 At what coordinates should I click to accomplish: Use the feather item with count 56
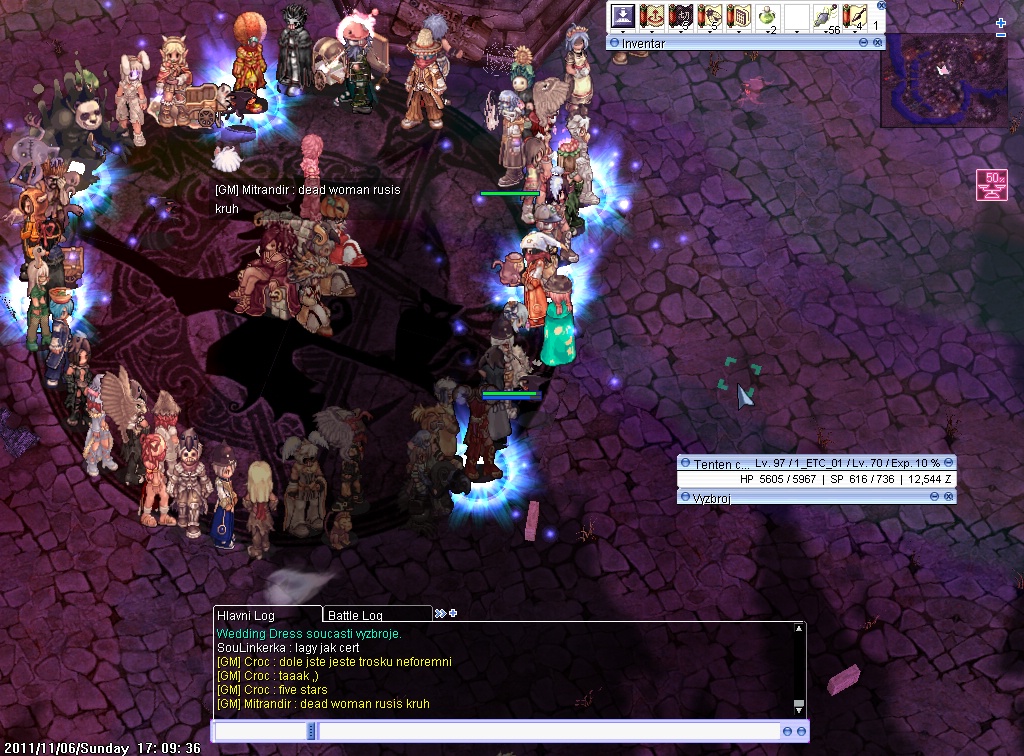pos(826,17)
